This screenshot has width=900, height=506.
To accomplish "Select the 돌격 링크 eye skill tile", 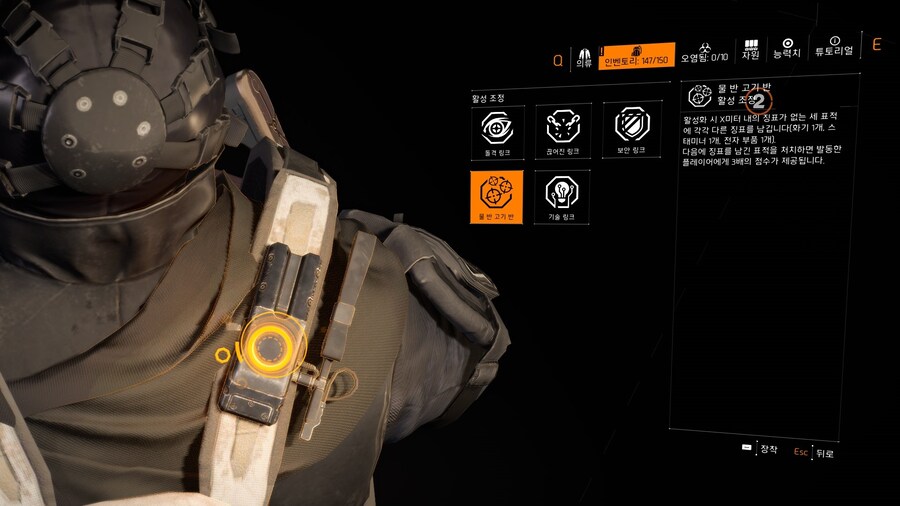I will (x=497, y=131).
